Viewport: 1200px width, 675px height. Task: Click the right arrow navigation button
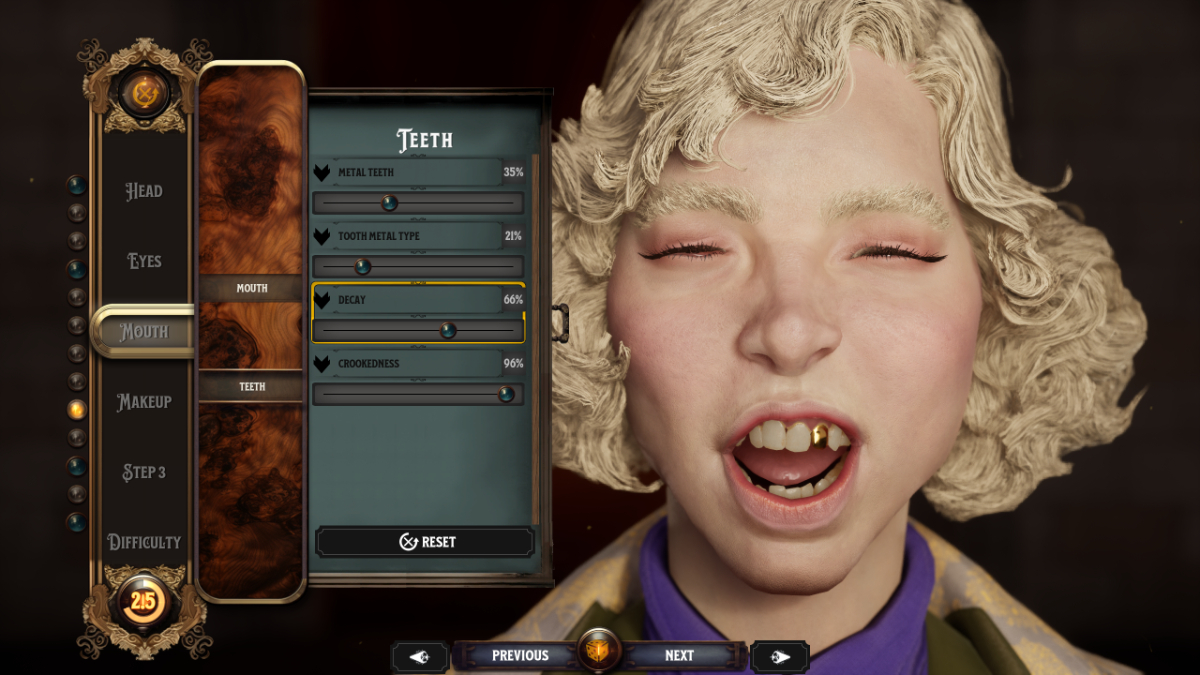(780, 656)
